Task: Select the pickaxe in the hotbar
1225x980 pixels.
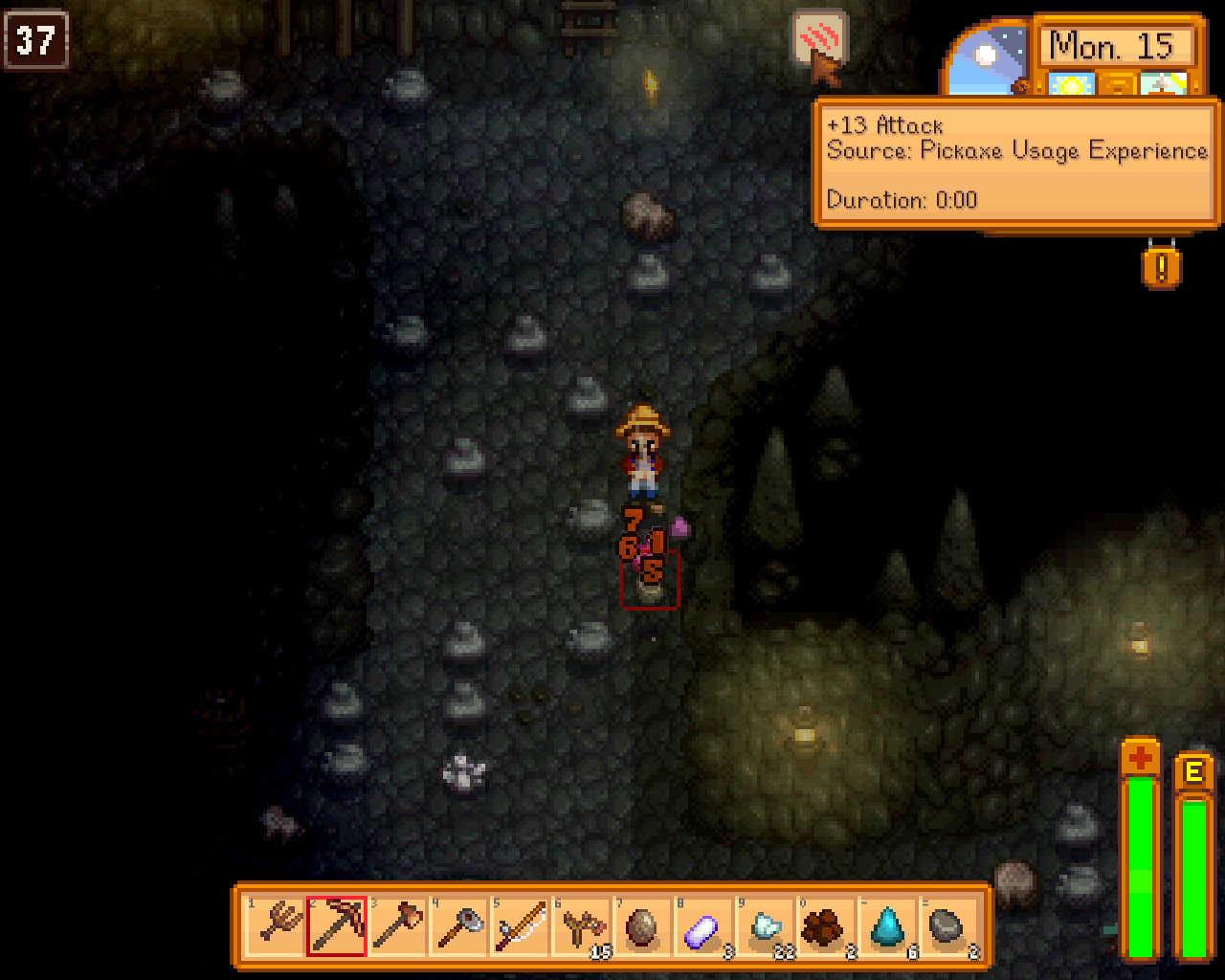Action: [337, 926]
